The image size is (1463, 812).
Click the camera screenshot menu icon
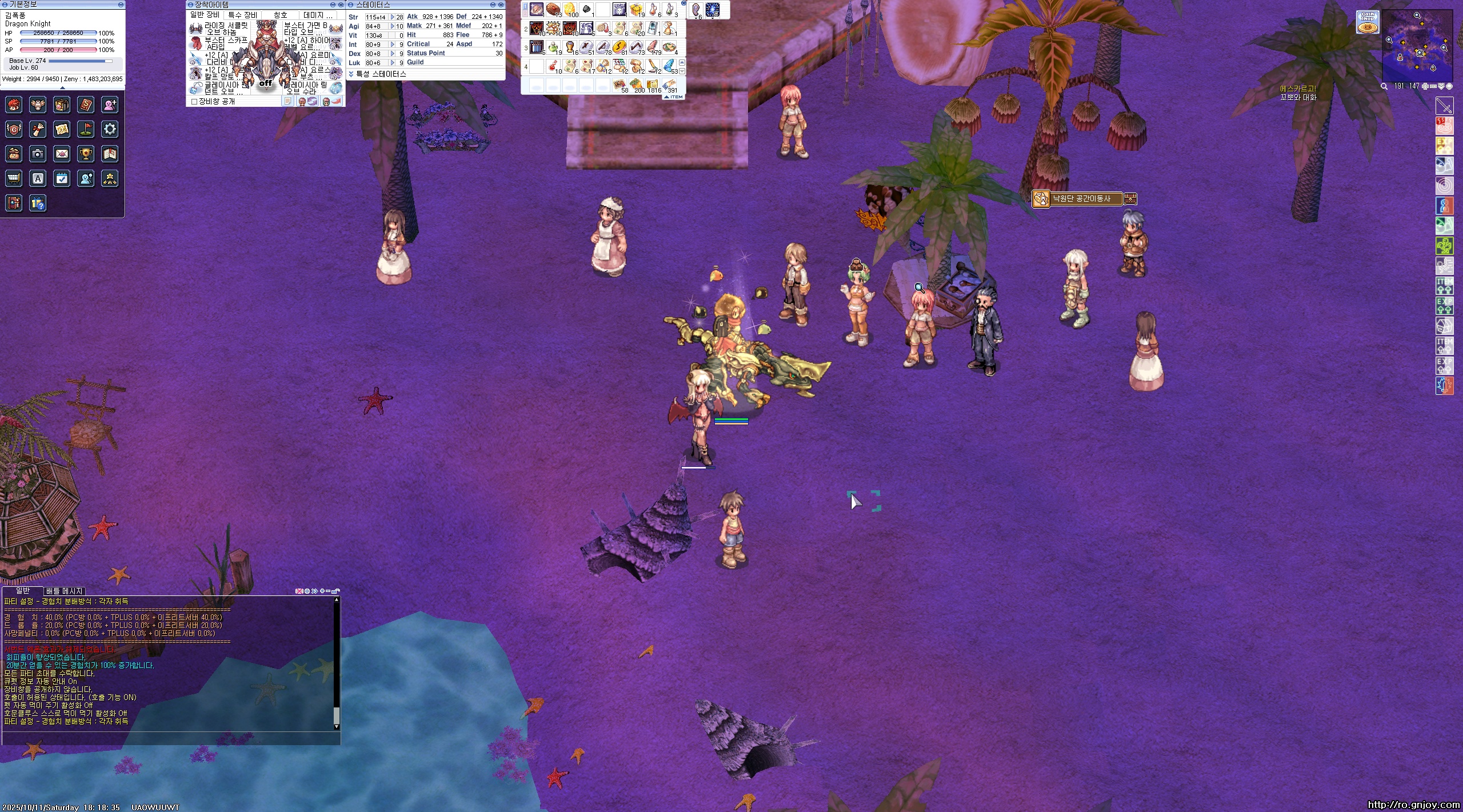coord(38,154)
